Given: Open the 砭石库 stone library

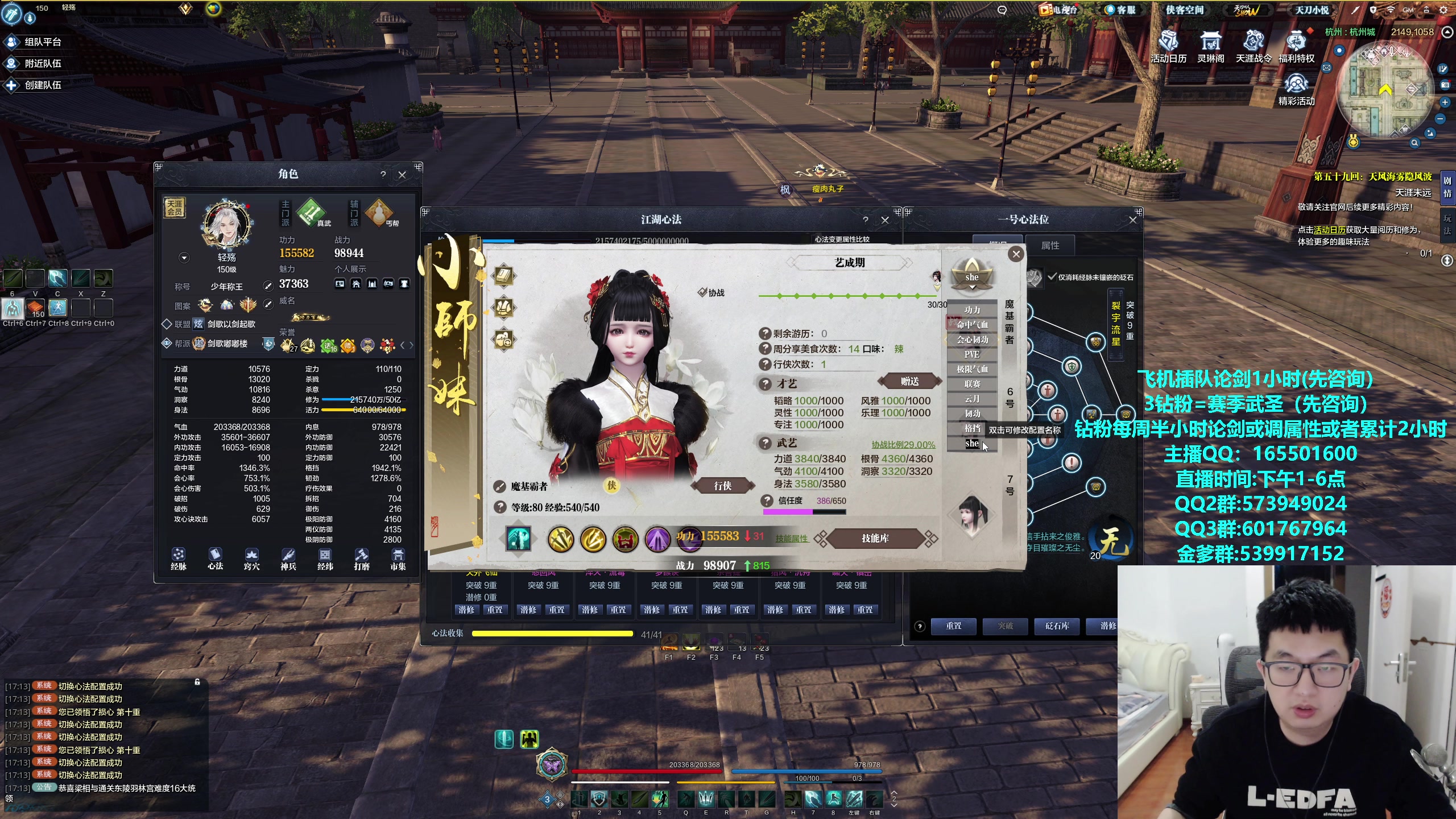Looking at the screenshot, I should [x=1057, y=626].
